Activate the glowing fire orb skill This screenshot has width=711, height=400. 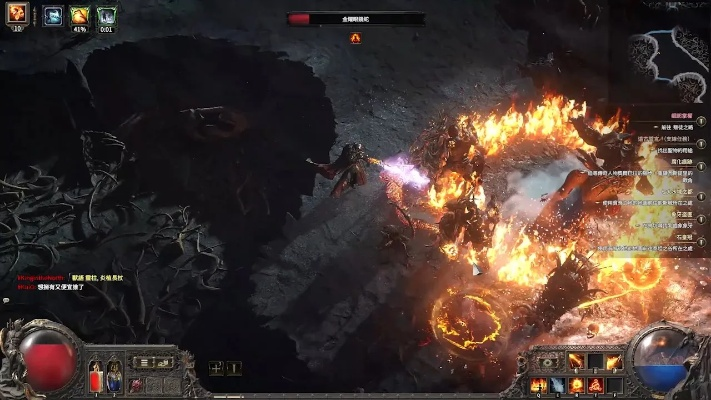pyautogui.click(x=575, y=385)
